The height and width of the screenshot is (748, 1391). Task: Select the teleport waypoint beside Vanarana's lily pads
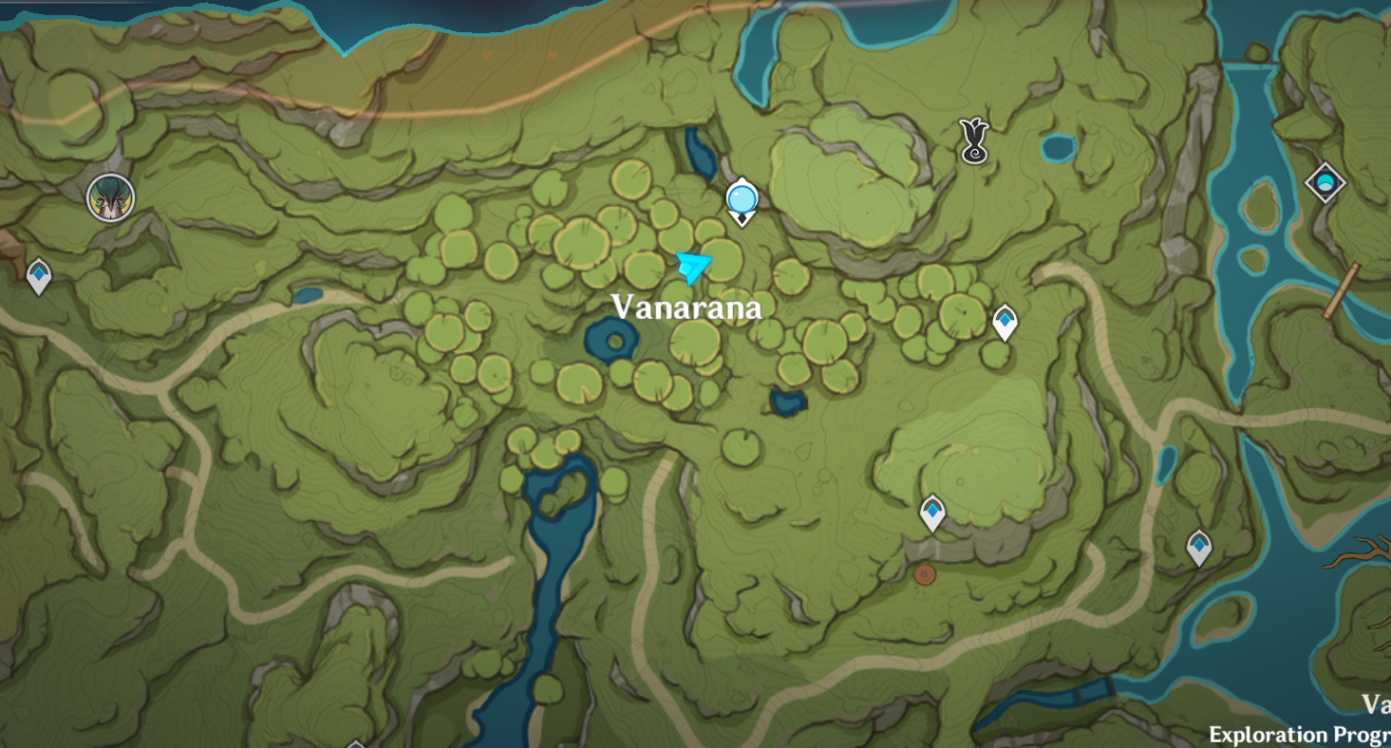[x=1004, y=322]
